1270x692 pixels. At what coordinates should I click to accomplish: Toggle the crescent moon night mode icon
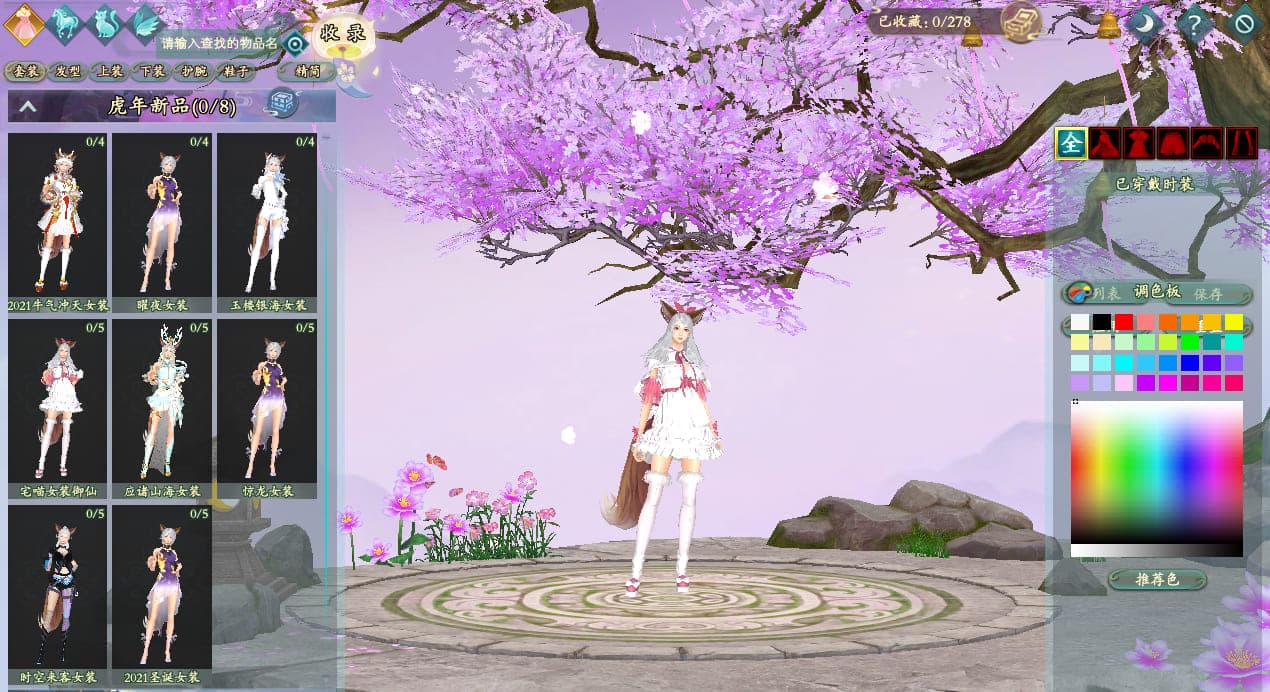tap(1146, 23)
